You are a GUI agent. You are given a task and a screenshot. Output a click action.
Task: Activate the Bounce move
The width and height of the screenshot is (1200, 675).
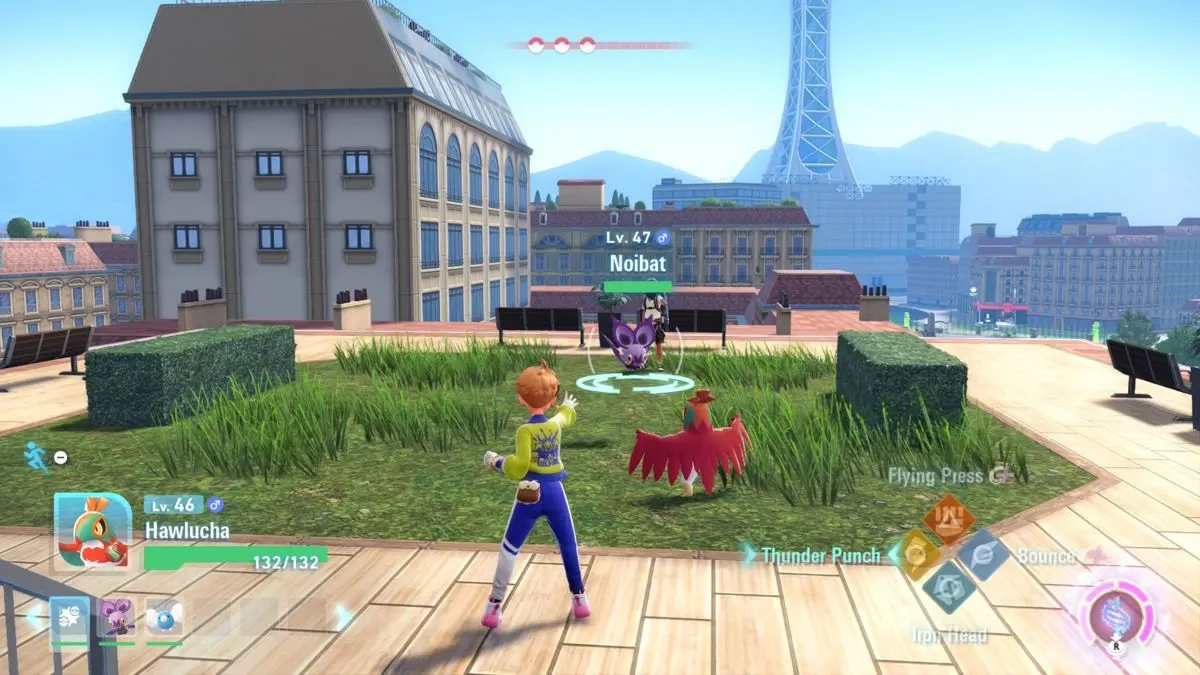[x=981, y=554]
